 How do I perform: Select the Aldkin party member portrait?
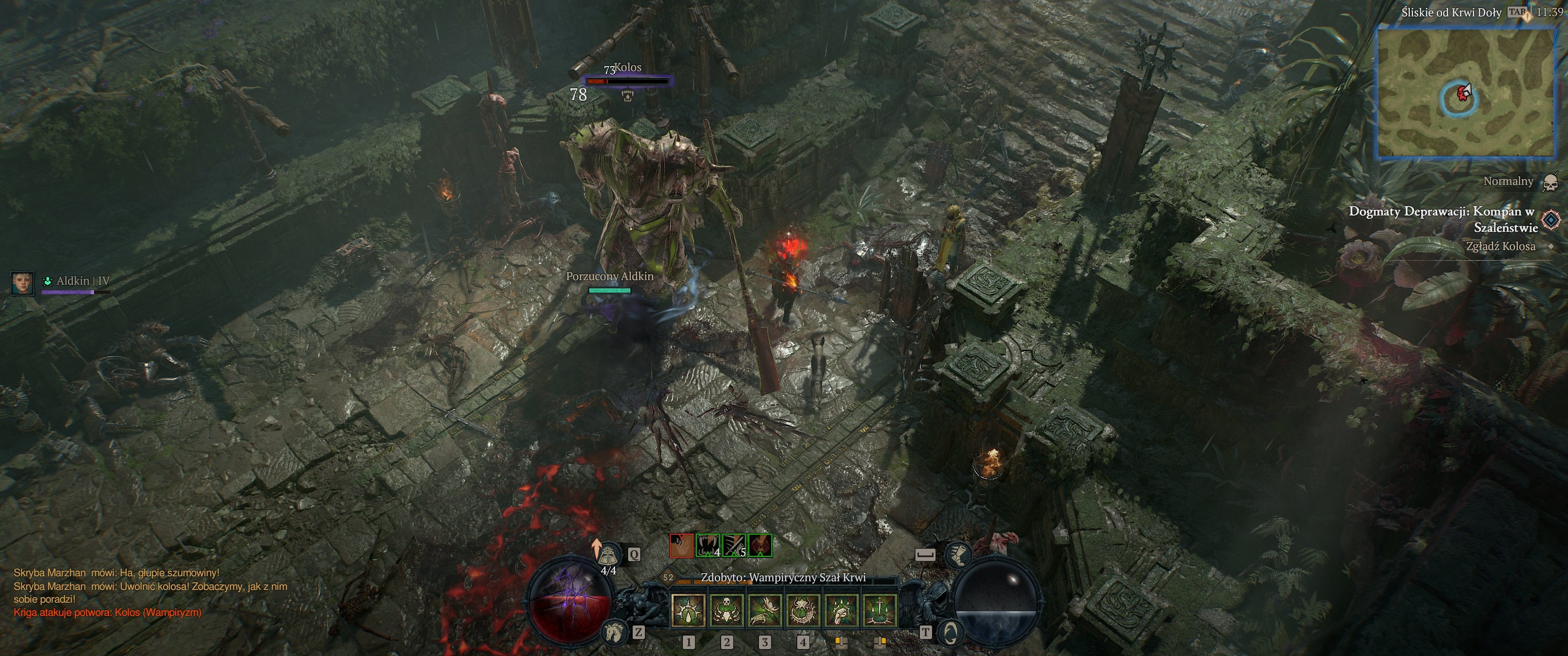click(x=22, y=282)
